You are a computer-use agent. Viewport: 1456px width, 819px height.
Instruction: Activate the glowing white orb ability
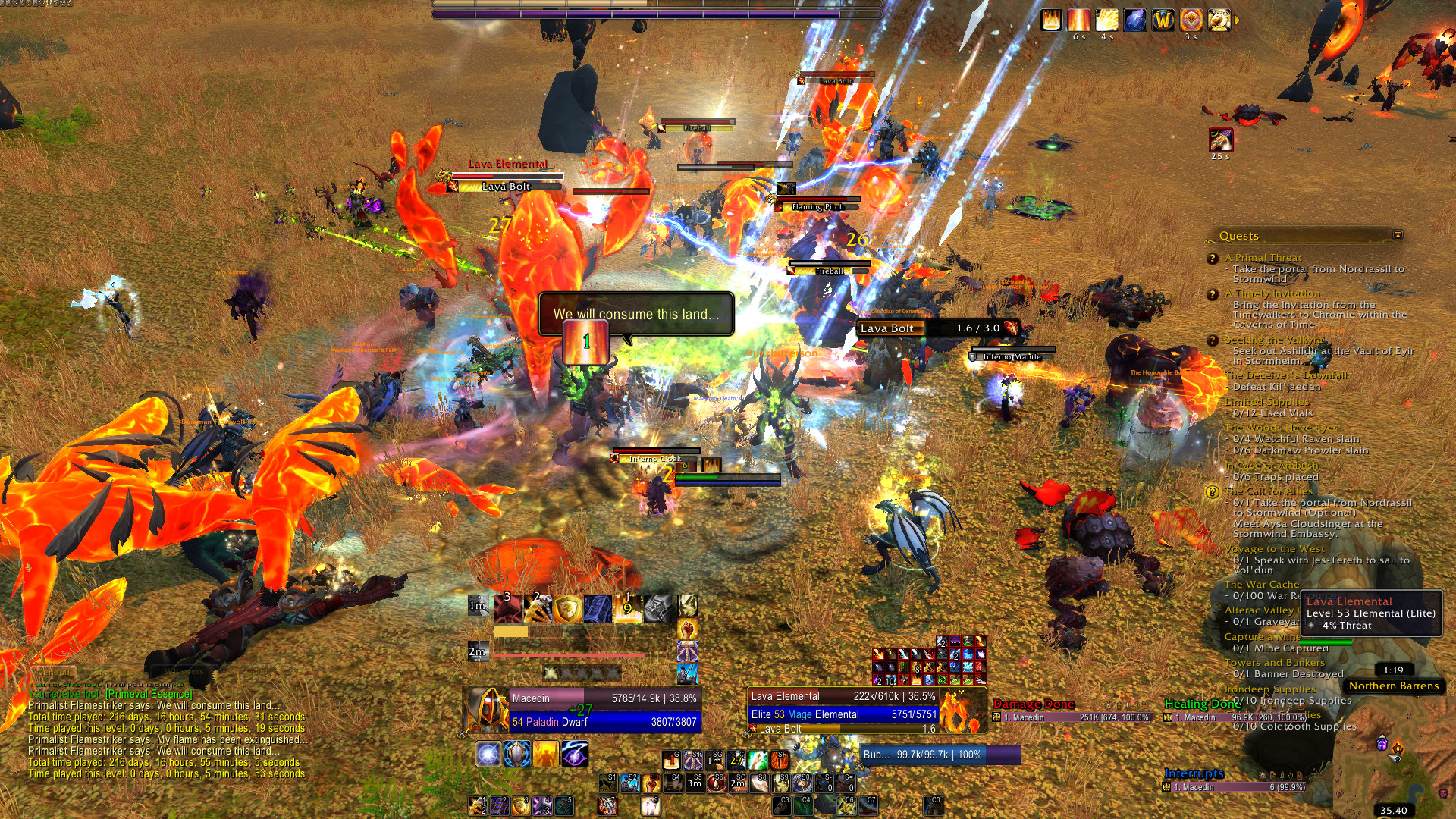(x=488, y=755)
